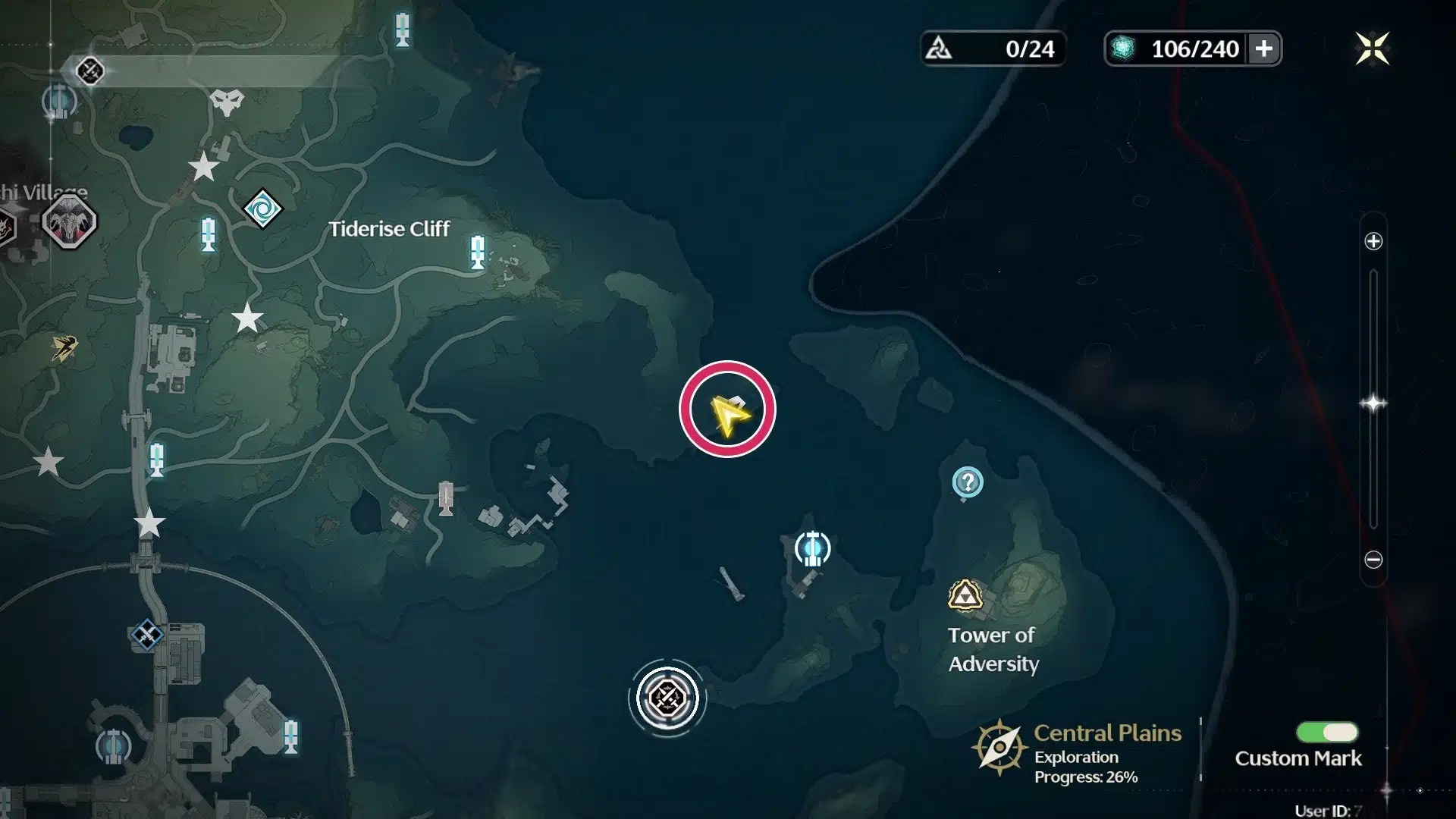Close the map with the X button
This screenshot has height=819, width=1456.
1372,49
